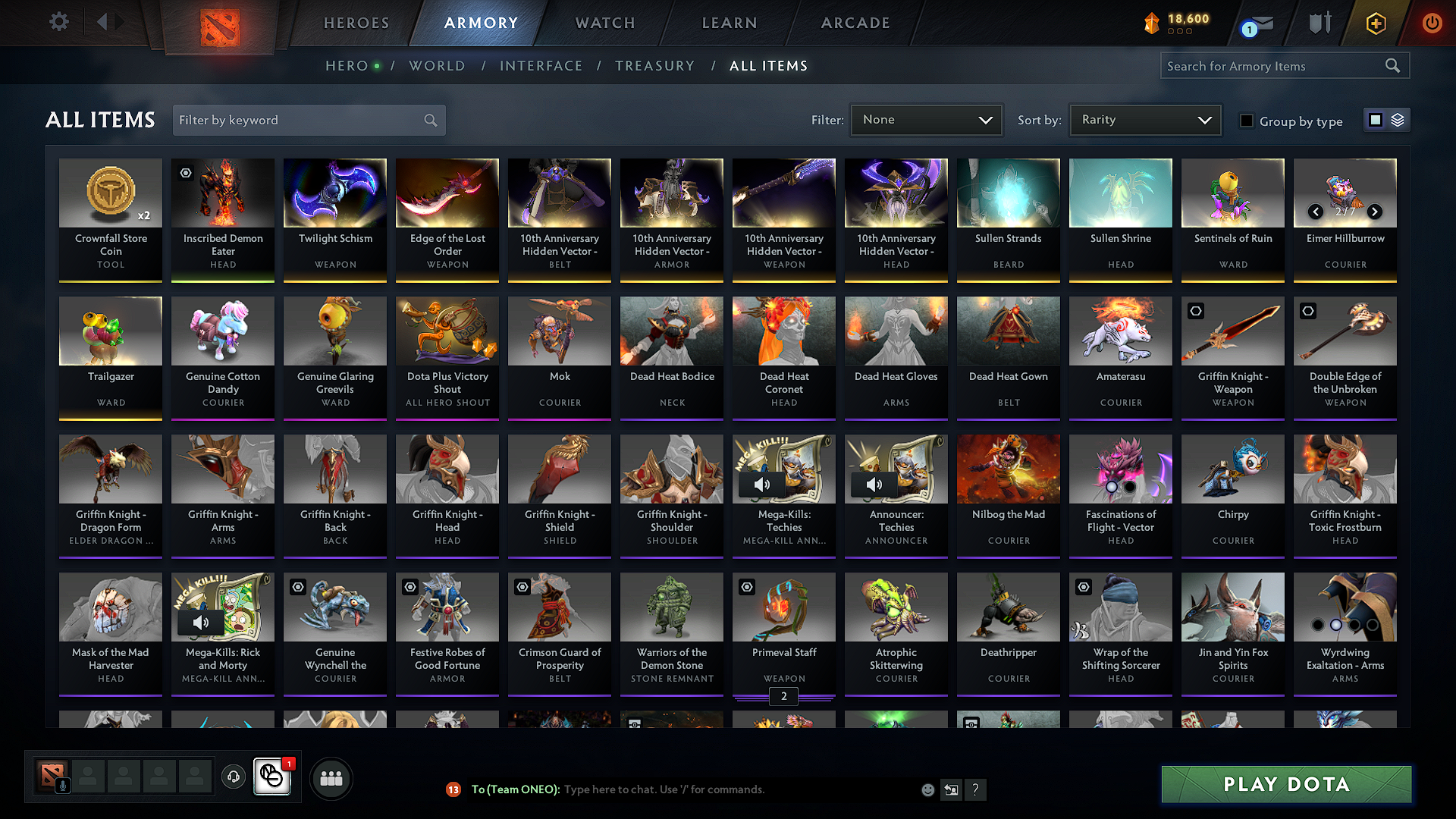Open the Sort by dropdown set to Rarity
This screenshot has height=819, width=1456.
click(x=1144, y=119)
